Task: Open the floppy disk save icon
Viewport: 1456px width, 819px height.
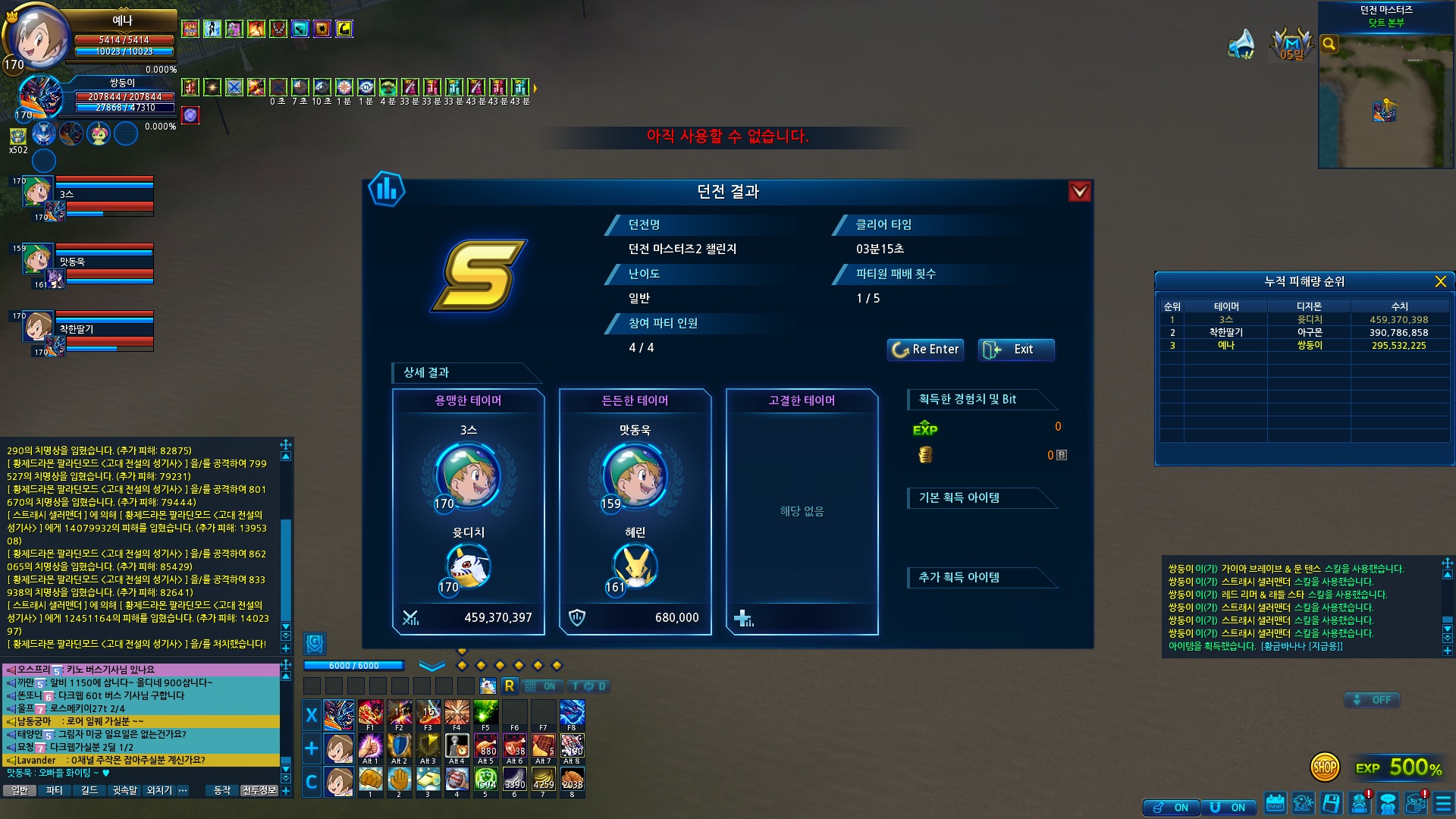Action: point(1331,804)
